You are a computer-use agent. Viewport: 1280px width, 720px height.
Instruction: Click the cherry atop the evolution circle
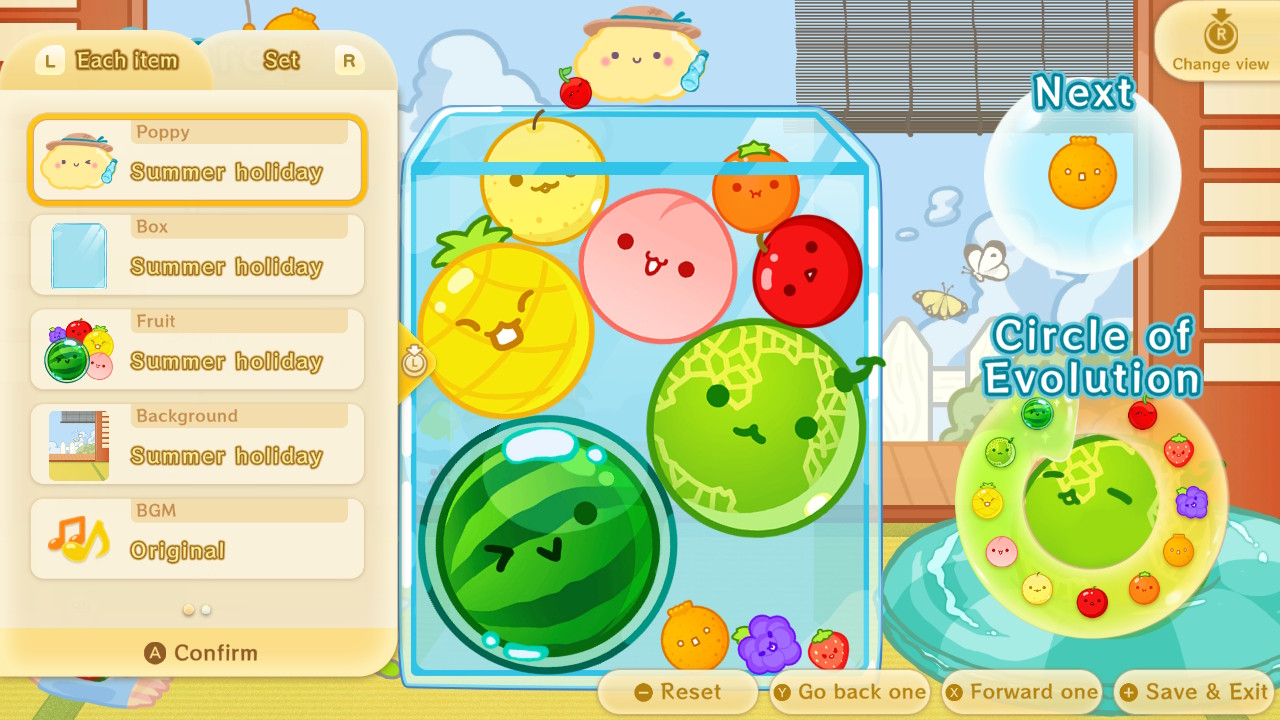click(x=1141, y=415)
